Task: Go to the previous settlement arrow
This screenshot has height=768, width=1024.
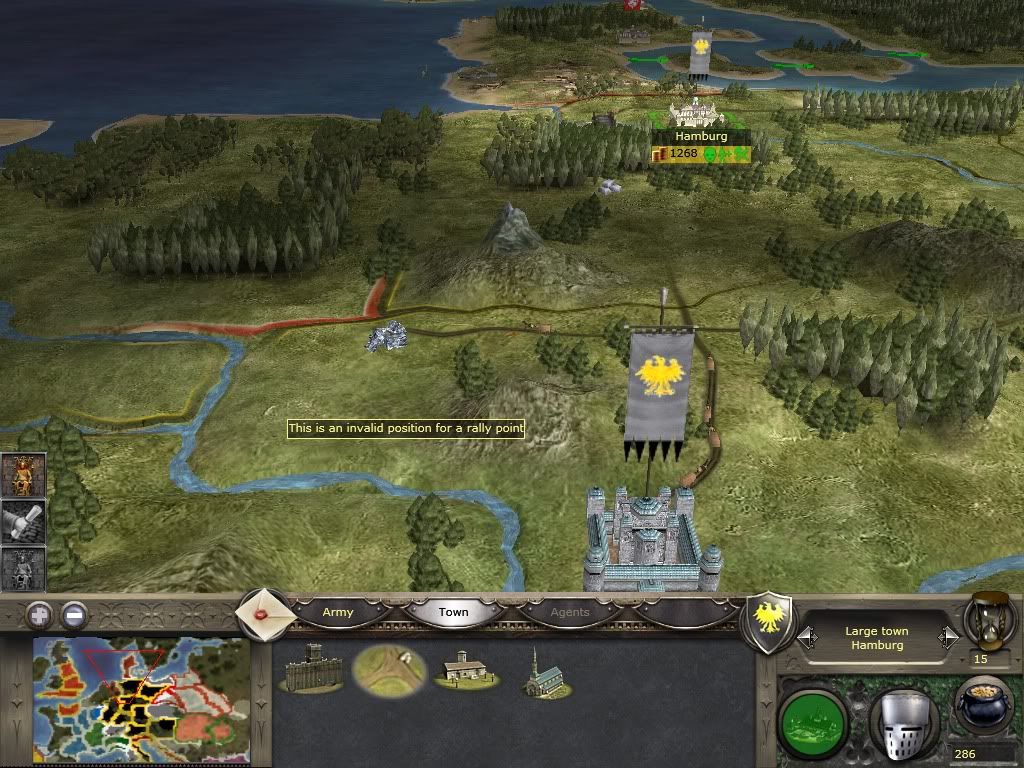Action: [805, 637]
